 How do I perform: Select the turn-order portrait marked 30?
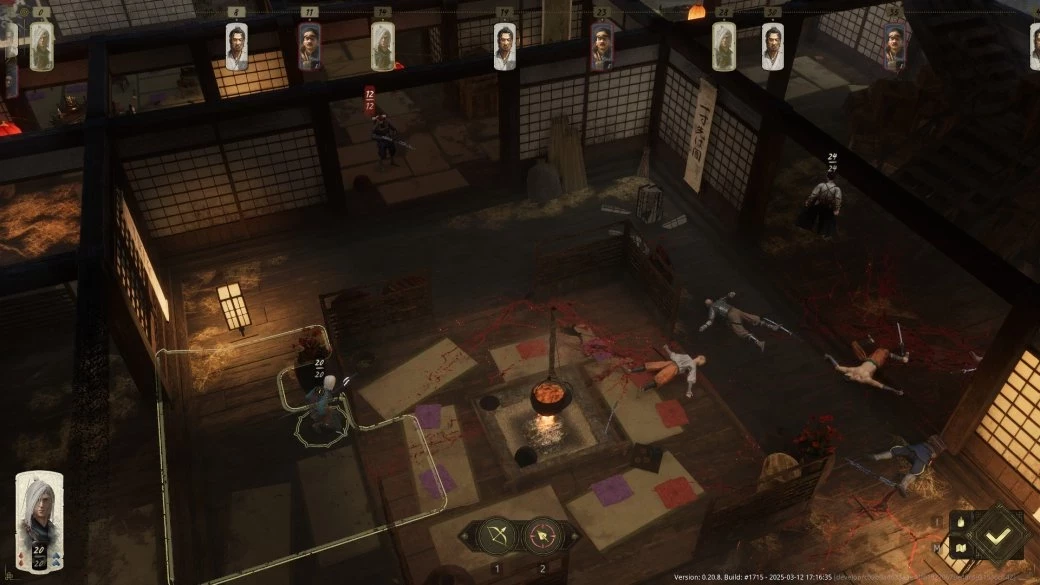[x=772, y=46]
